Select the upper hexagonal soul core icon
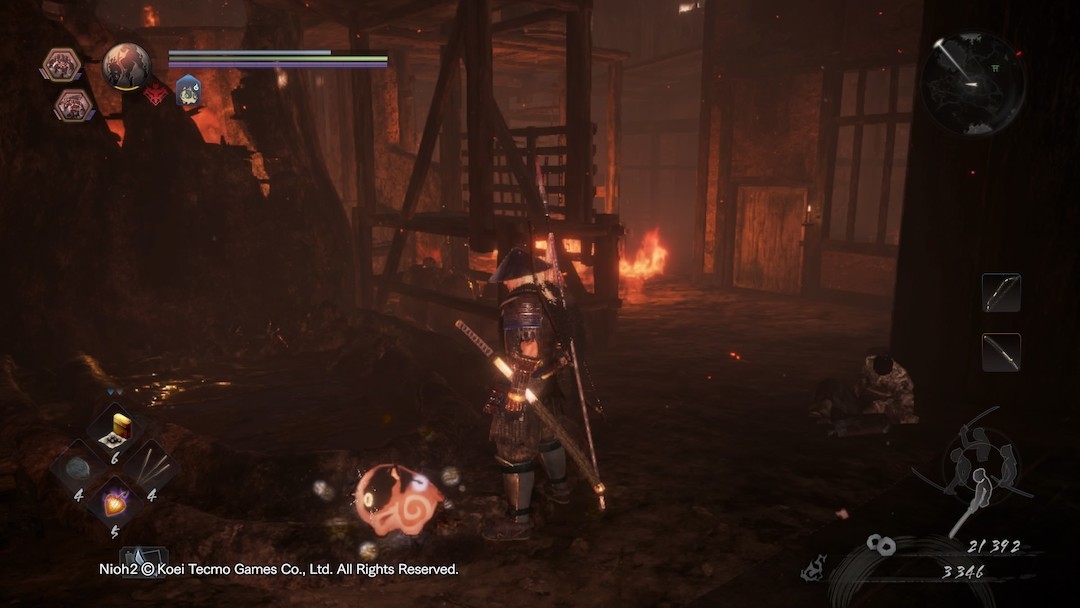The image size is (1080, 608). pyautogui.click(x=60, y=65)
